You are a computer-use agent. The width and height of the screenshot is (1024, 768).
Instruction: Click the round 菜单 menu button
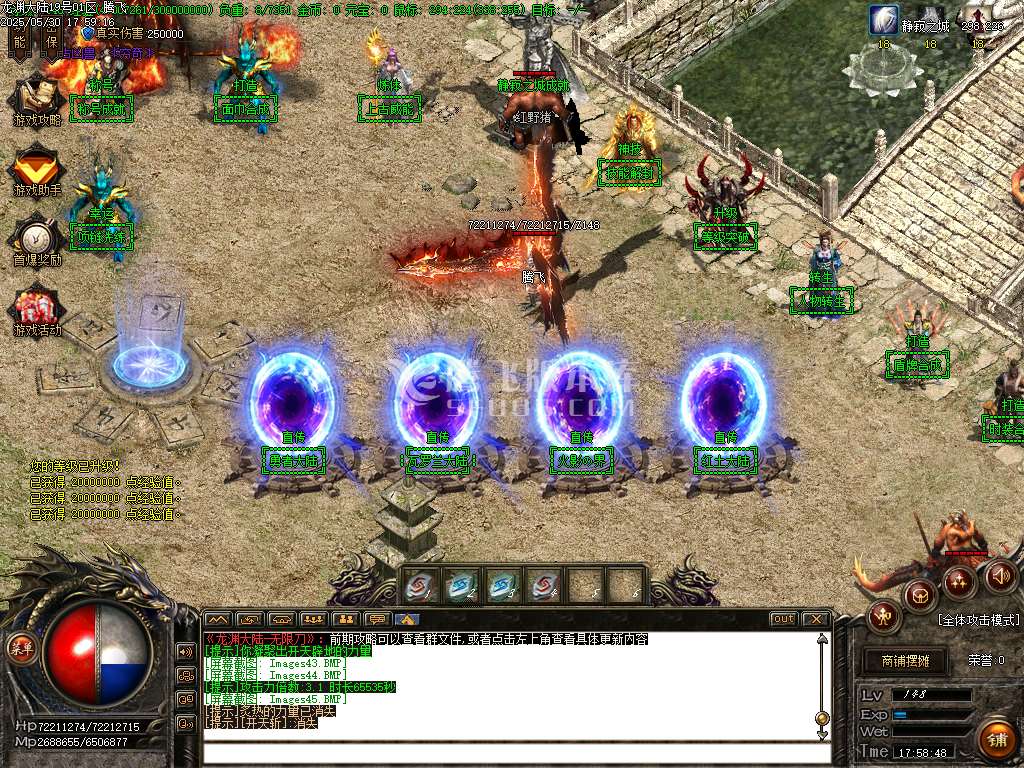tap(21, 647)
